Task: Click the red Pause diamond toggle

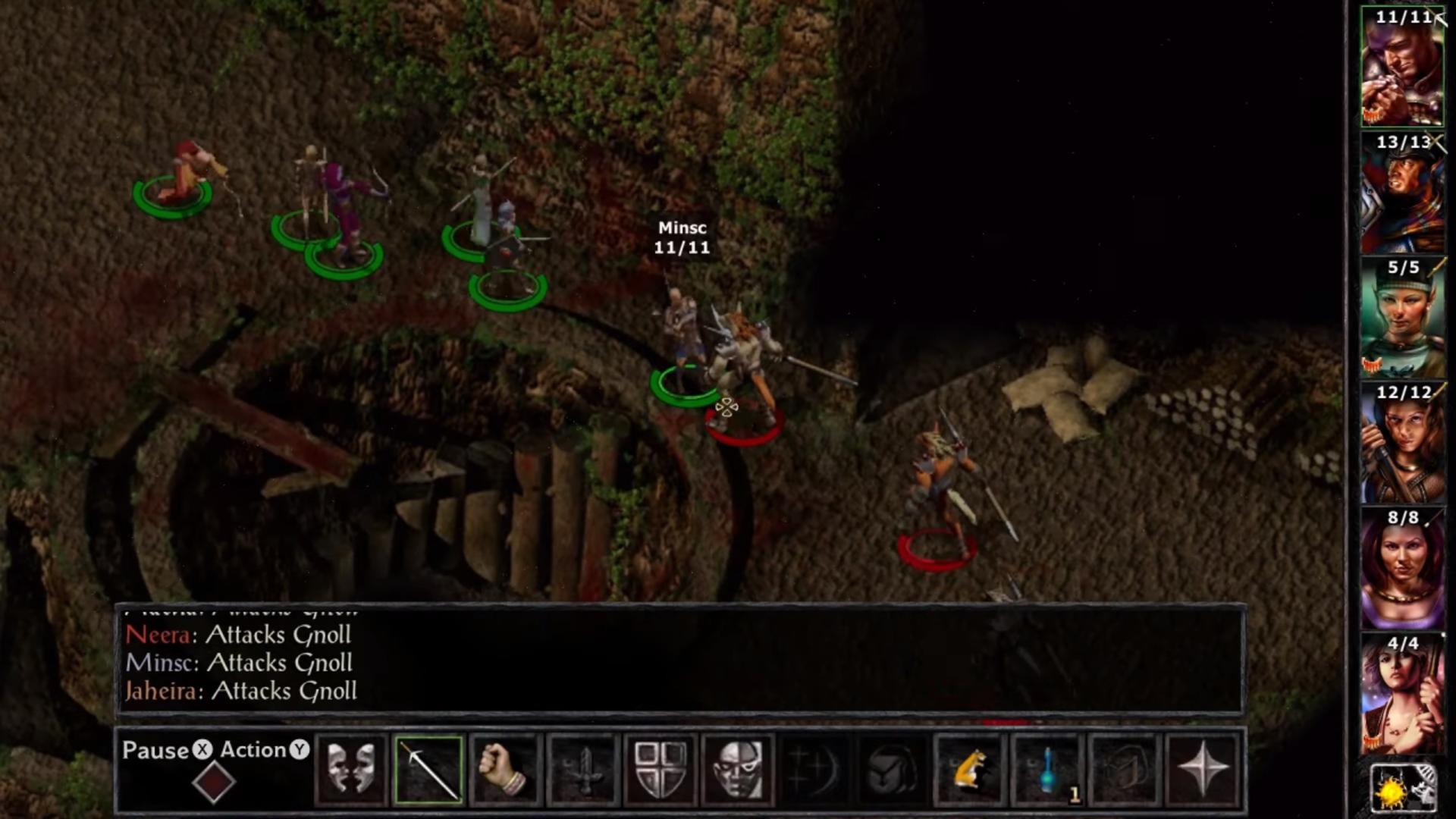Action: [215, 780]
